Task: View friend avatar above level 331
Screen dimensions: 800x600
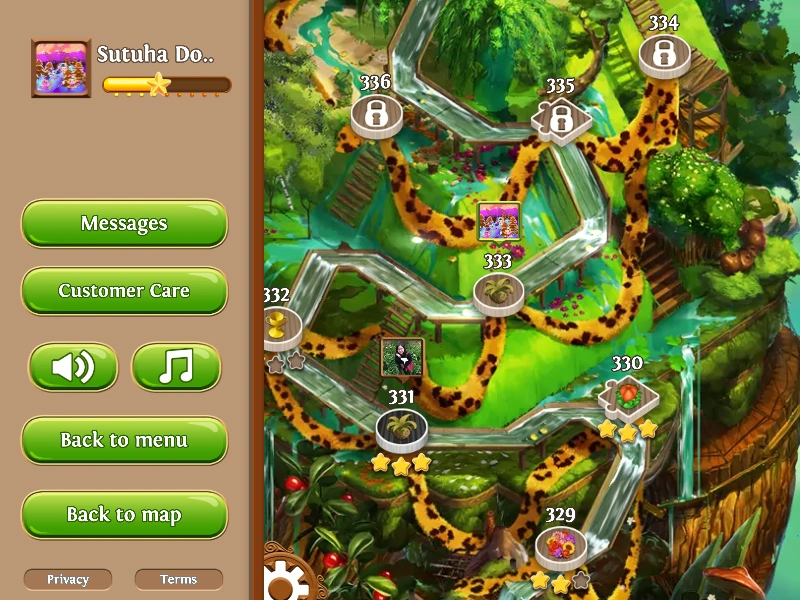Action: coord(402,358)
